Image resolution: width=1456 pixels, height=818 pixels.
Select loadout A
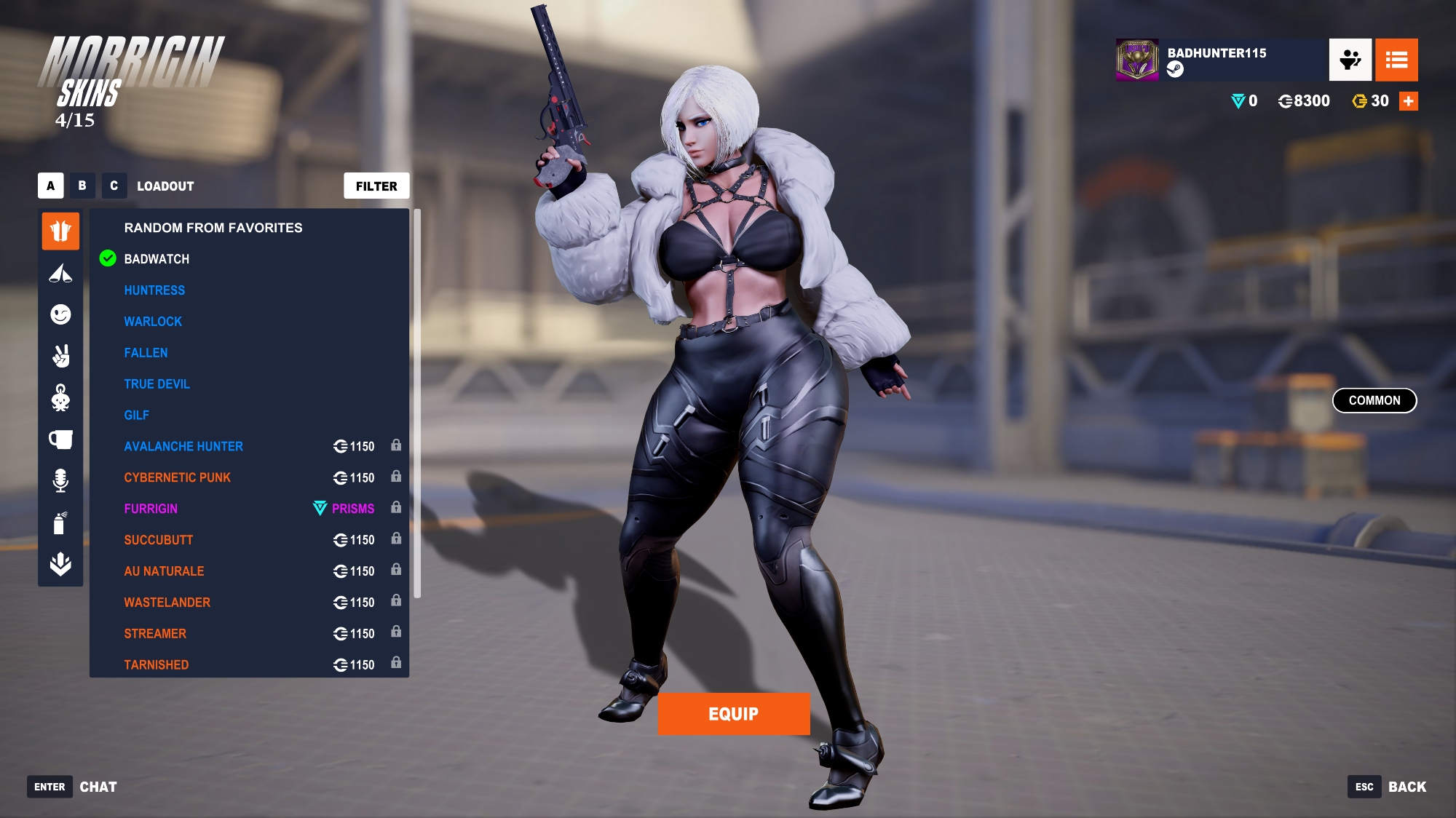[50, 186]
